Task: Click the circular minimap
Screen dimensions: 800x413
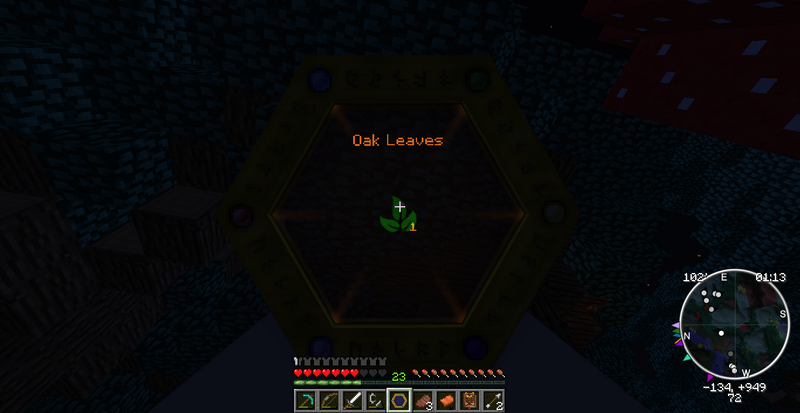Action: [734, 326]
